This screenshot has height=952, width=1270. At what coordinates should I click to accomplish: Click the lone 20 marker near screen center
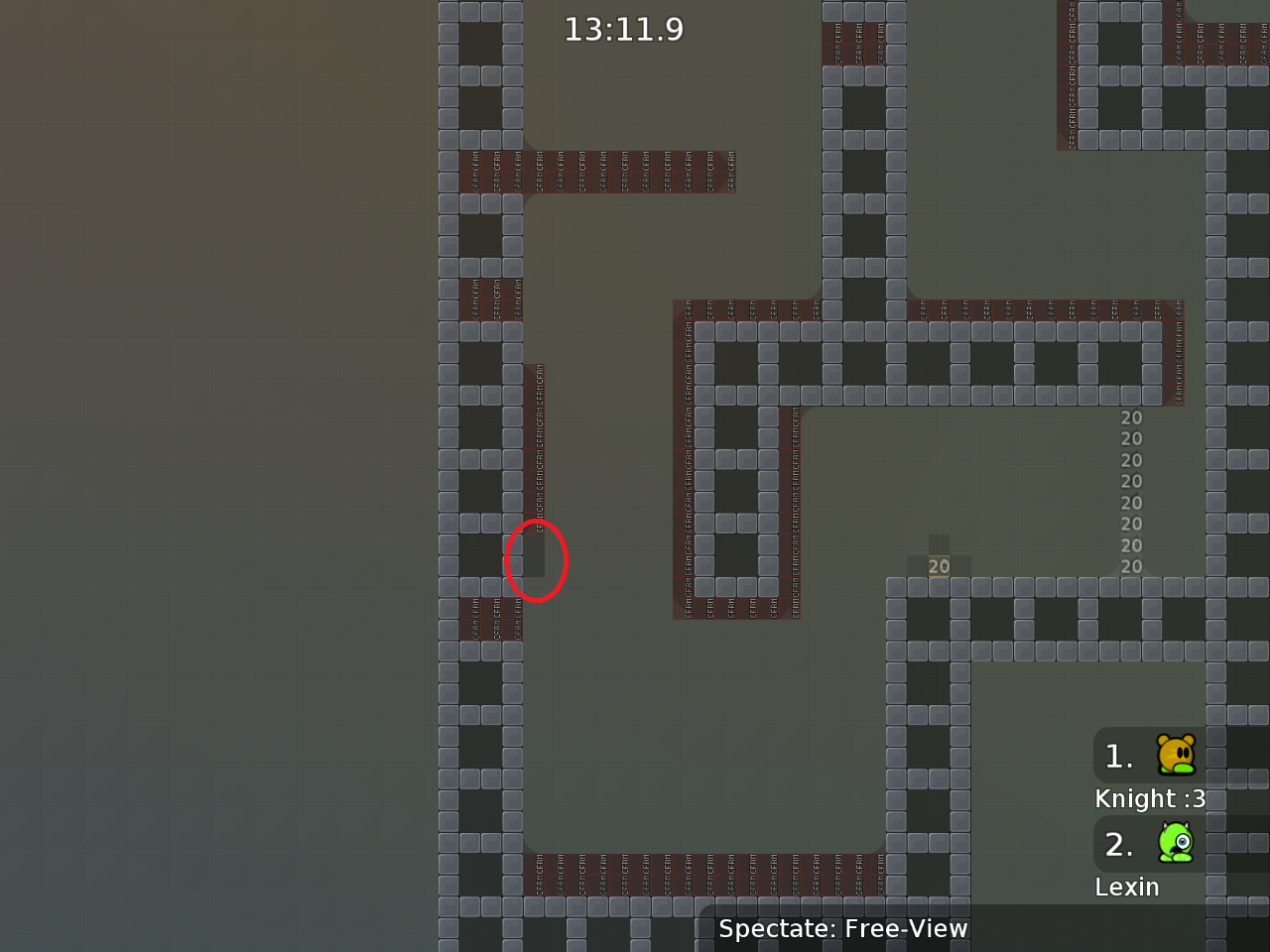(x=939, y=566)
